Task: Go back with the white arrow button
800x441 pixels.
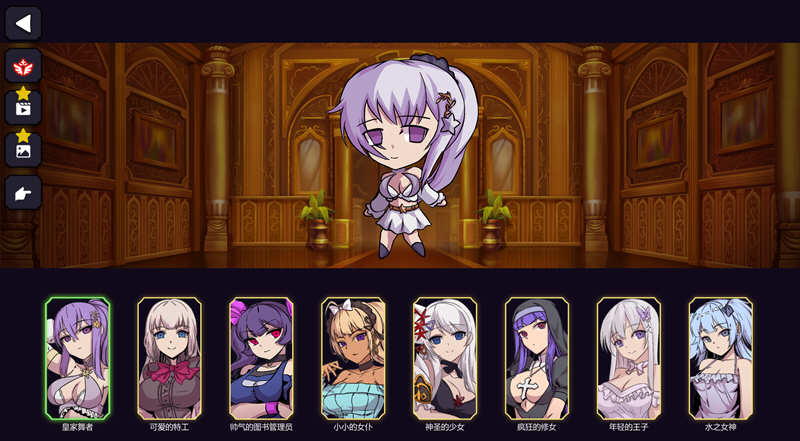Action: coord(23,22)
